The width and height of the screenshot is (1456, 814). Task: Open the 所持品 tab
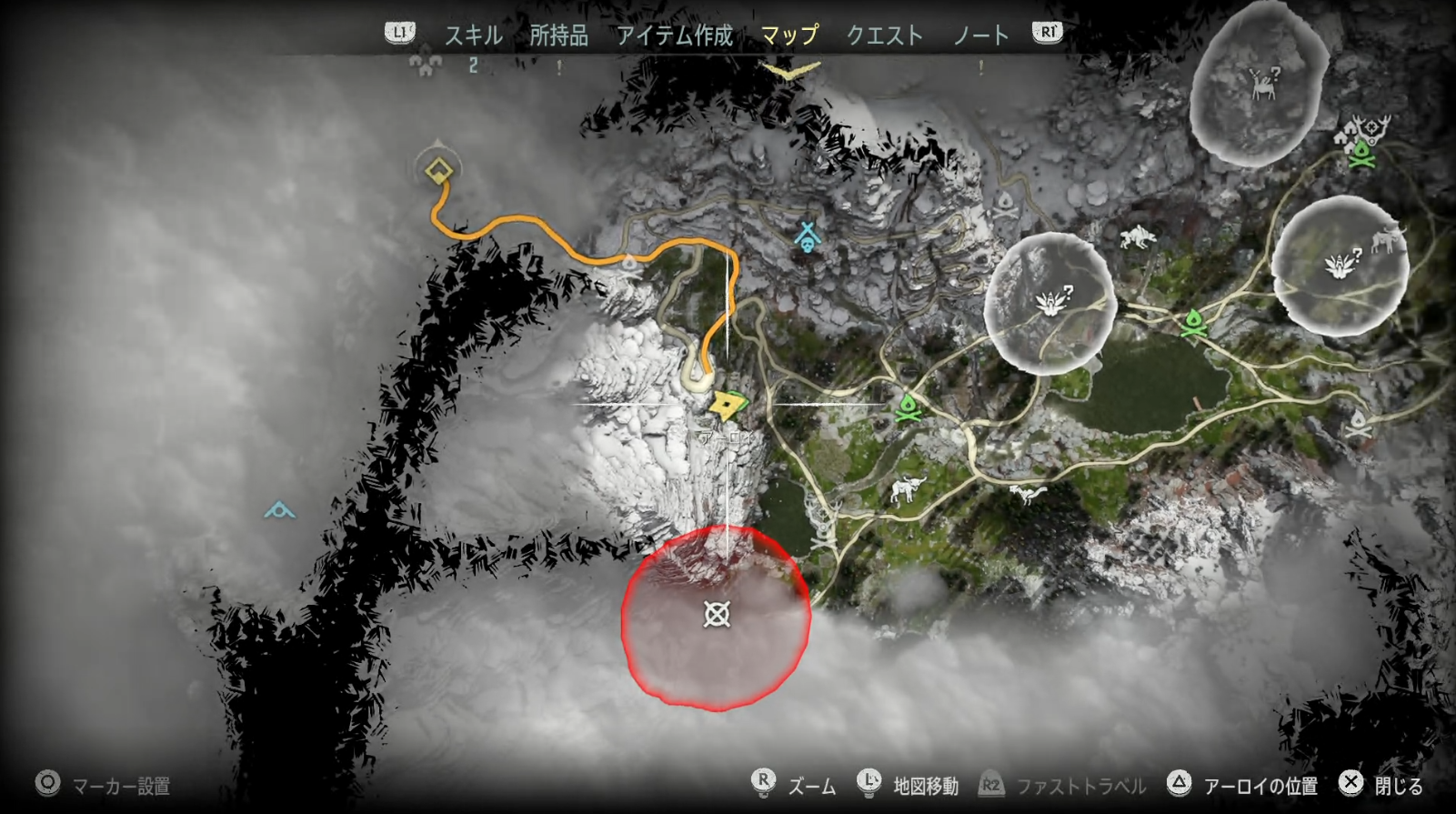pyautogui.click(x=557, y=35)
